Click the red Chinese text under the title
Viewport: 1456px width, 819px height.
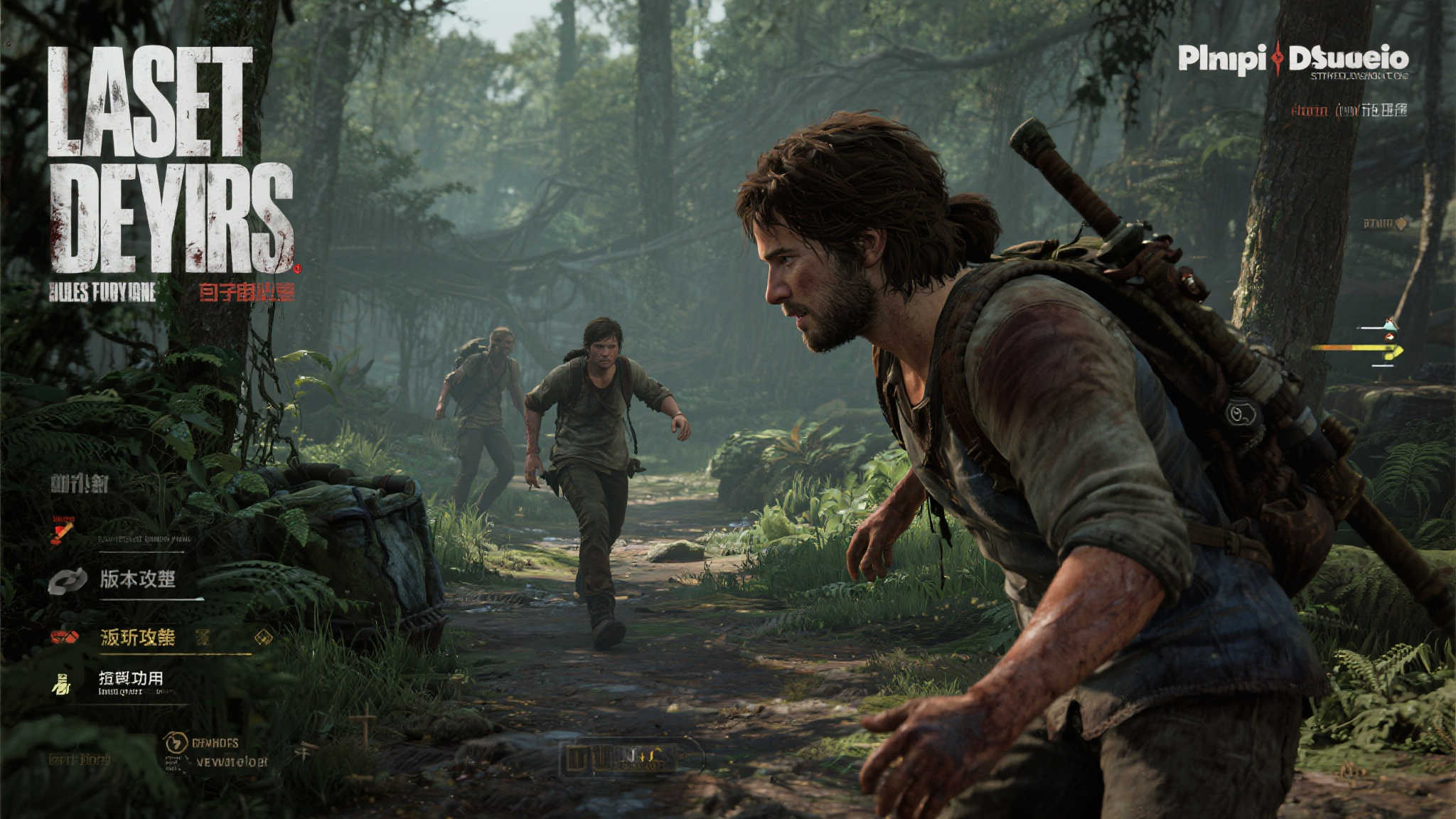246,291
